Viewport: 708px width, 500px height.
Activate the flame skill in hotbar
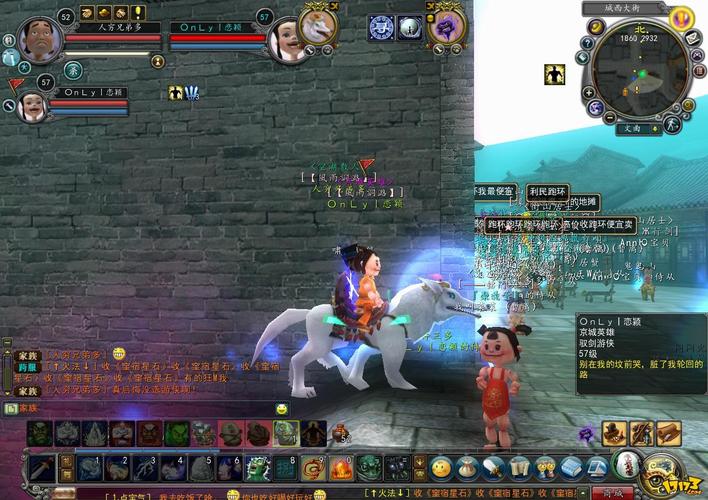(342, 469)
